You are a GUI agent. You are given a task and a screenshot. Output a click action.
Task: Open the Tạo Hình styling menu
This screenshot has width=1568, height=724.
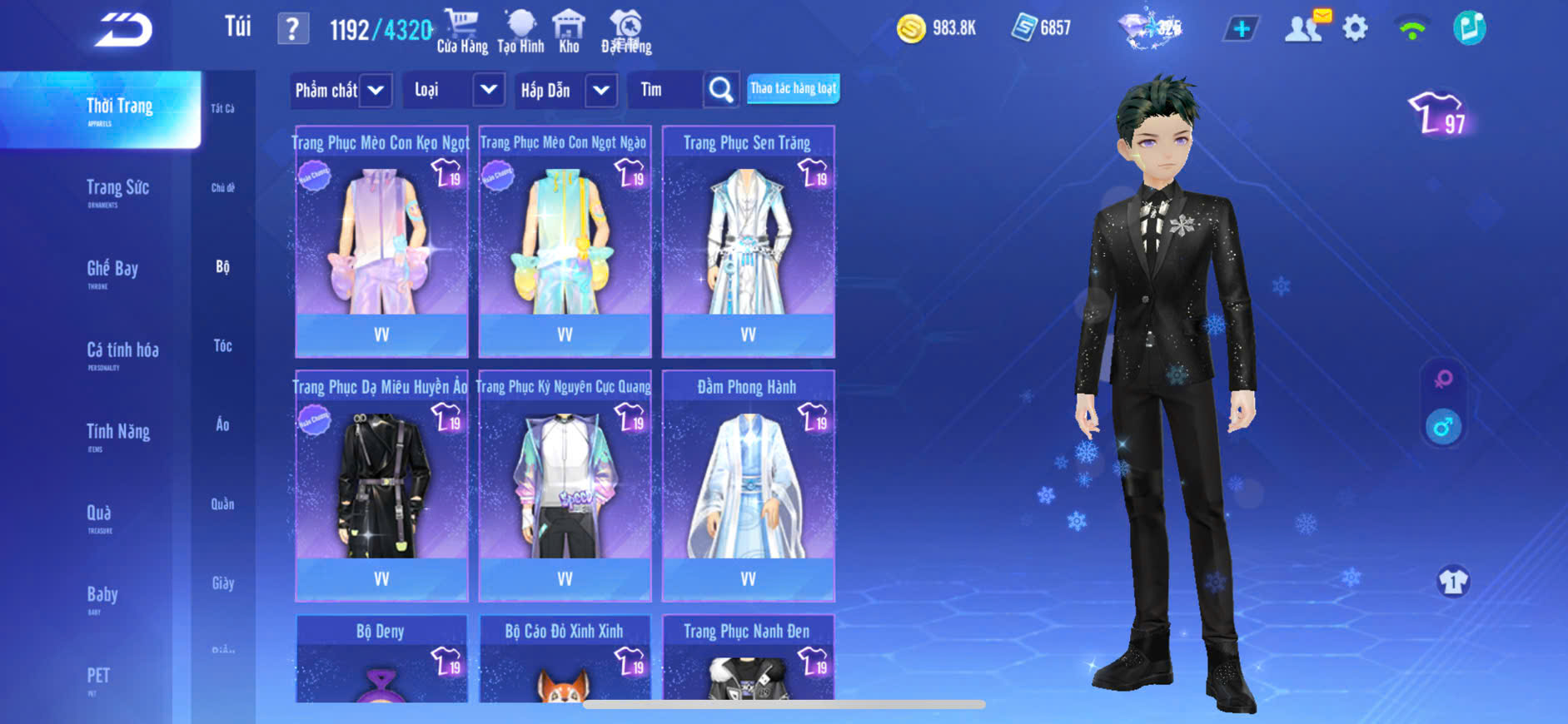tap(520, 32)
